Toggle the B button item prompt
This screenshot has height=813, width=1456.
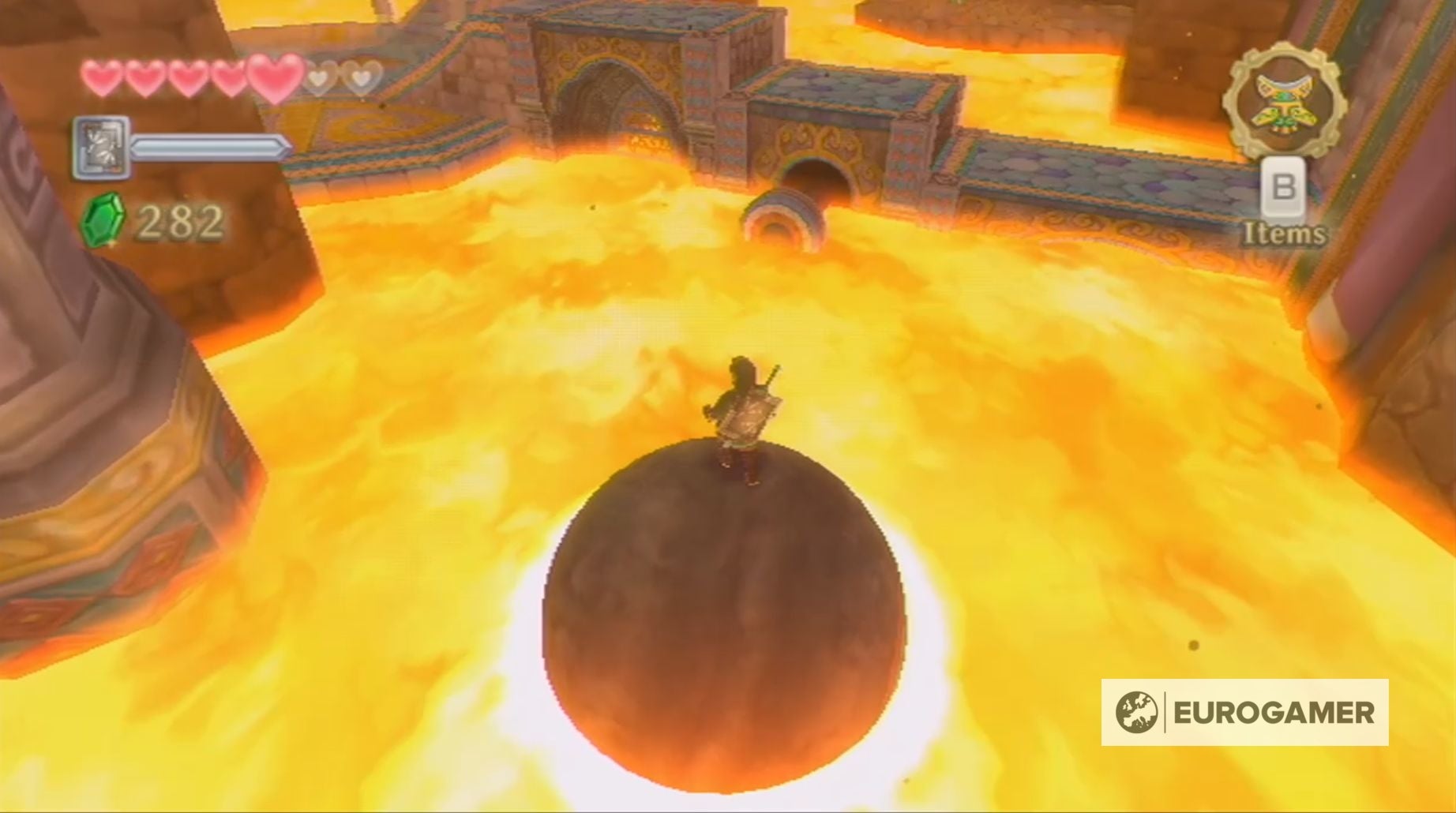pyautogui.click(x=1284, y=189)
